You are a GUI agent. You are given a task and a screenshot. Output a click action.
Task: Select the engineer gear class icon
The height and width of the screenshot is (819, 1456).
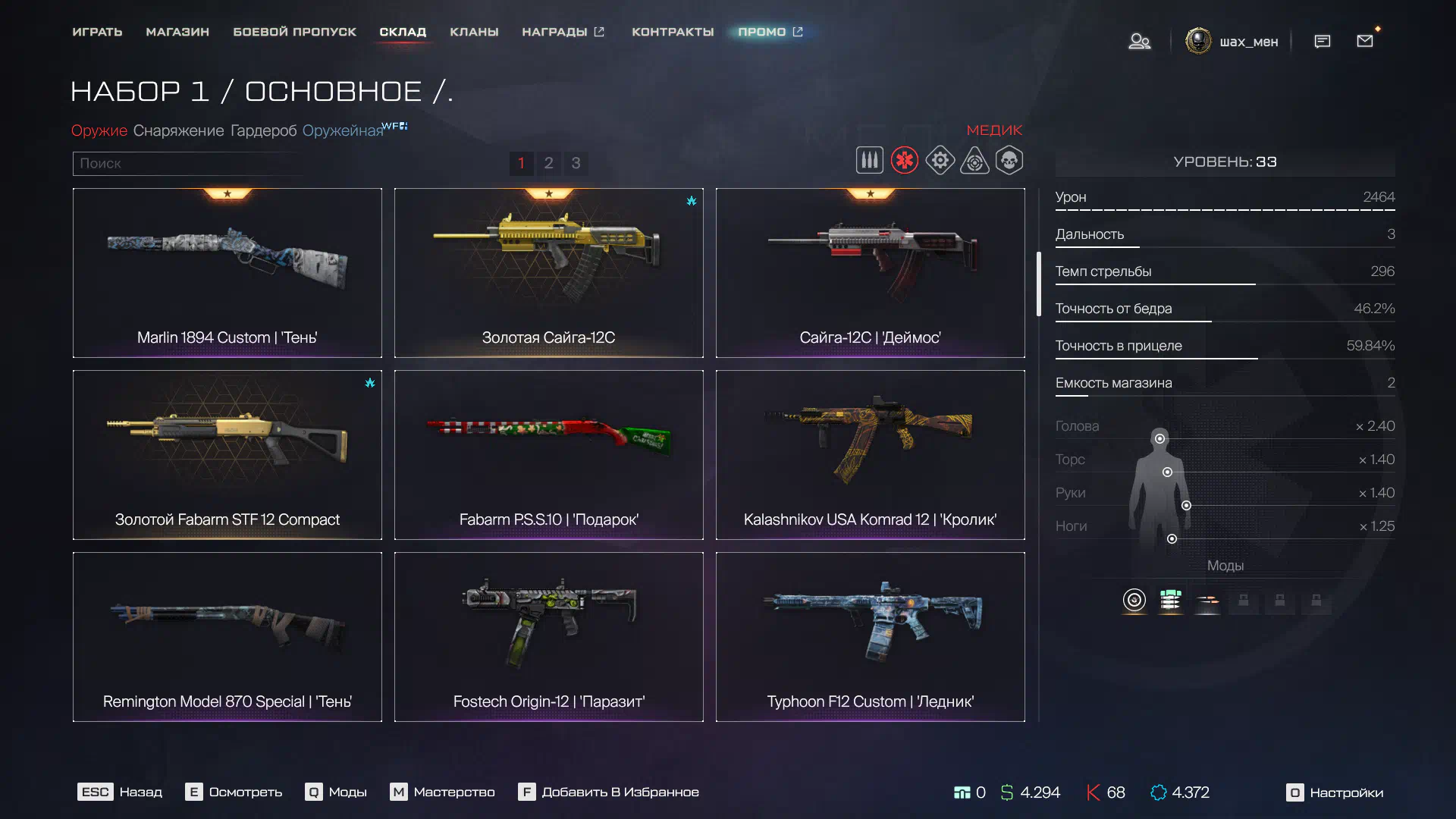pyautogui.click(x=940, y=160)
